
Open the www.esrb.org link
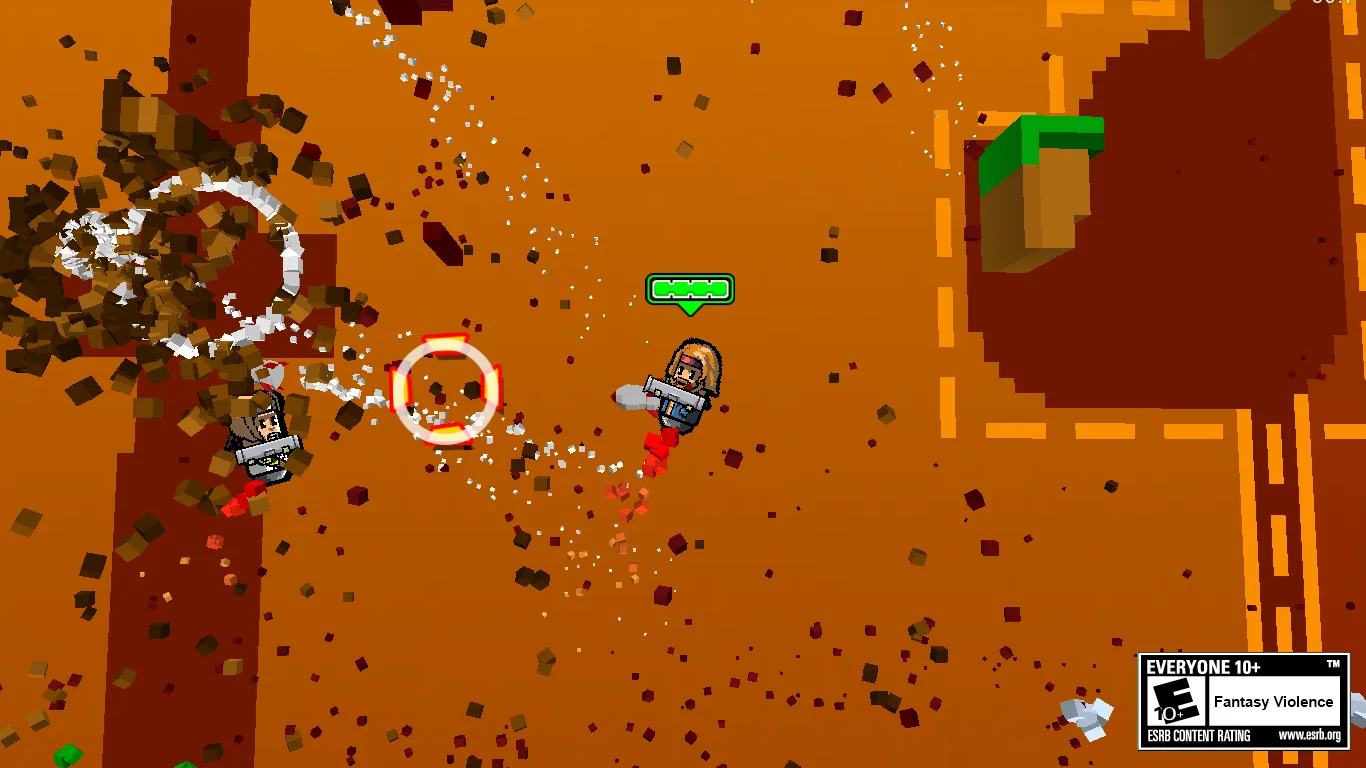(1310, 735)
